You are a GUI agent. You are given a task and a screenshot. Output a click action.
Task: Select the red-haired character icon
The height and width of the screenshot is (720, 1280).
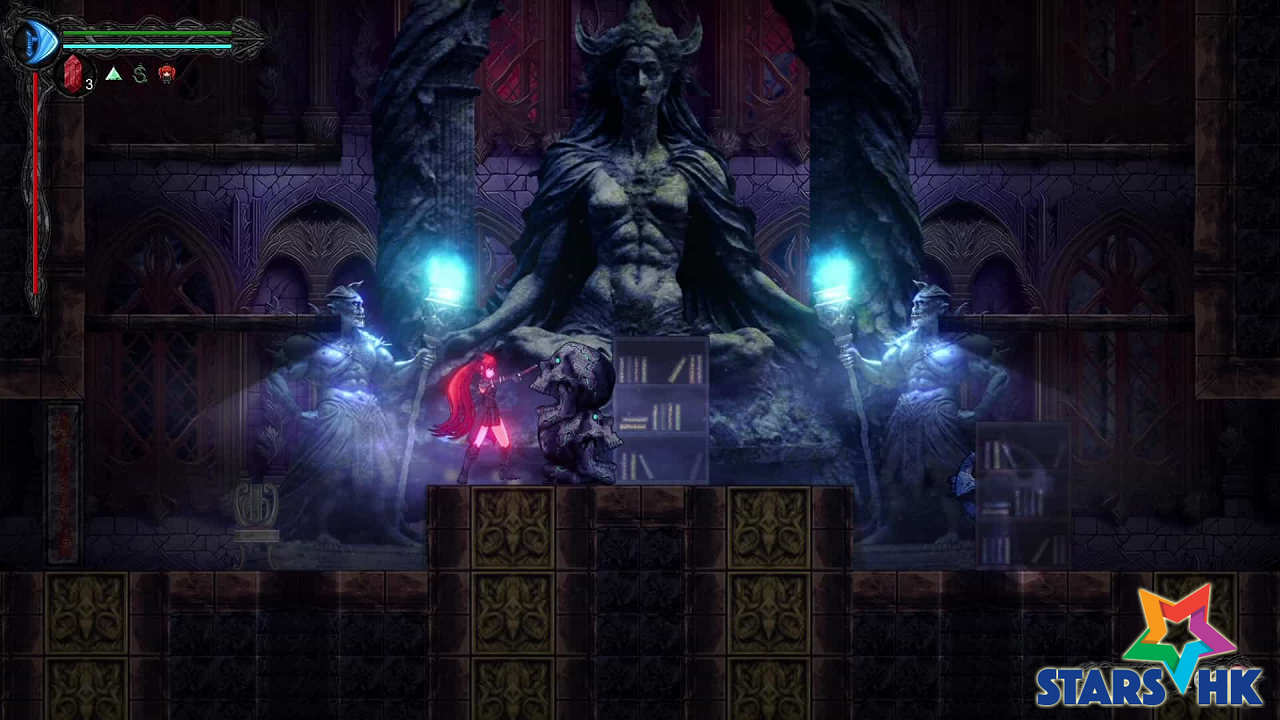(167, 73)
